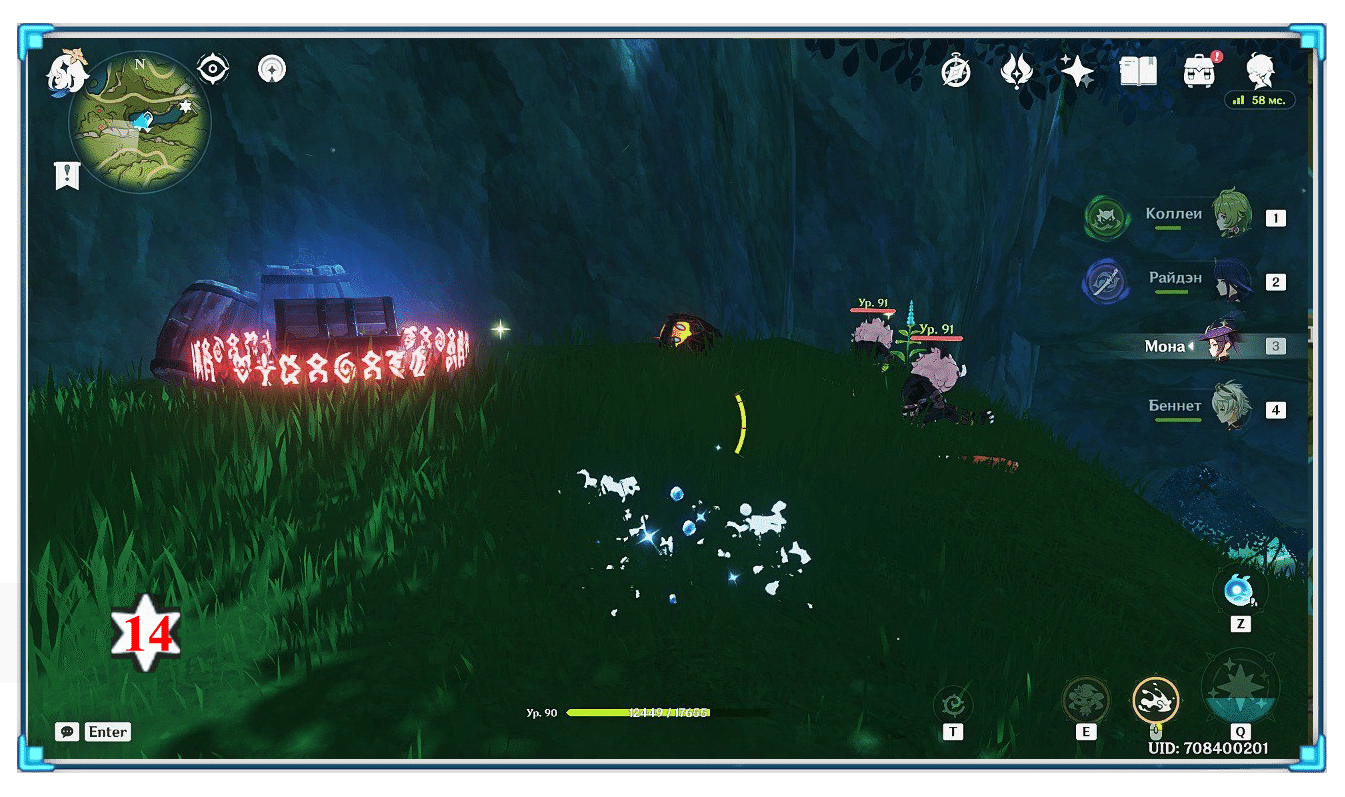
Task: Open the Paimon menu icon
Action: pyautogui.click(x=68, y=74)
